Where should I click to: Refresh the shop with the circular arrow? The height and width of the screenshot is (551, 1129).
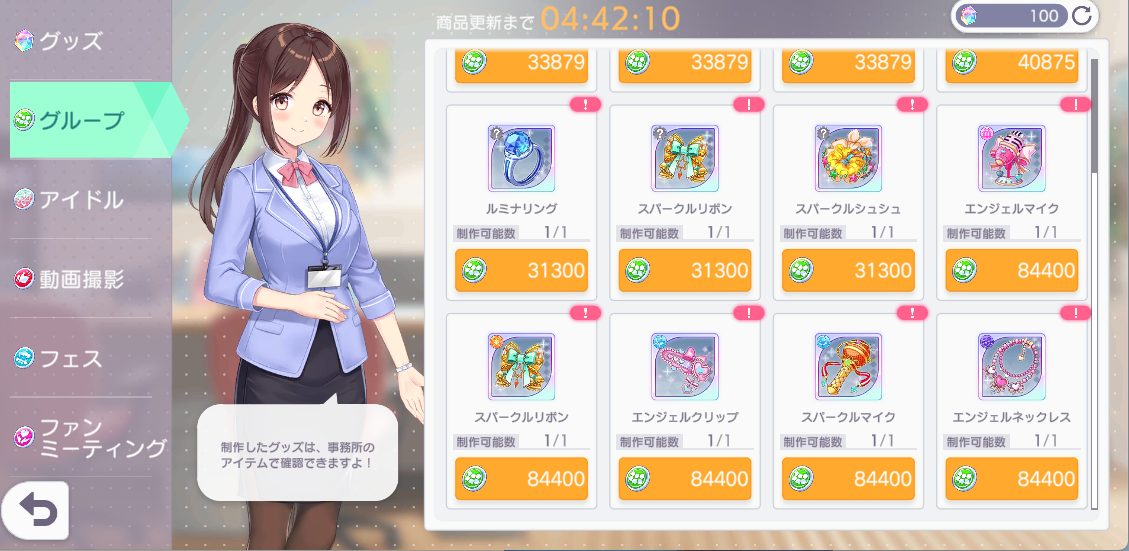click(x=1081, y=15)
